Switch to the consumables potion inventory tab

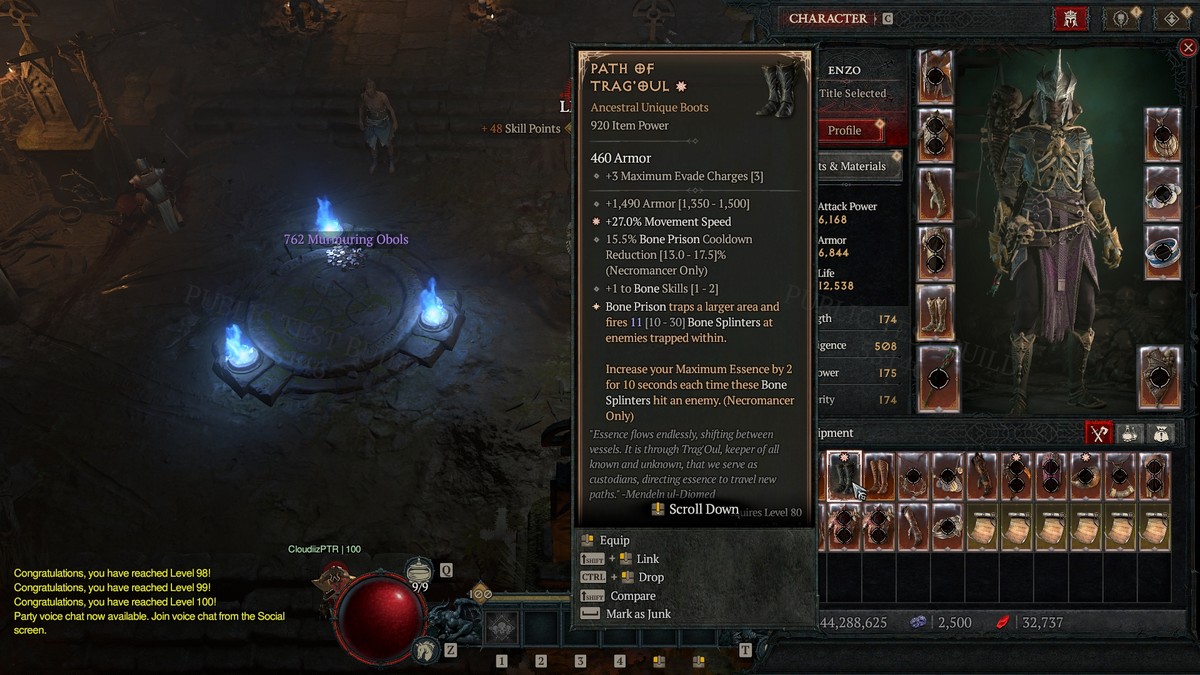point(1131,433)
